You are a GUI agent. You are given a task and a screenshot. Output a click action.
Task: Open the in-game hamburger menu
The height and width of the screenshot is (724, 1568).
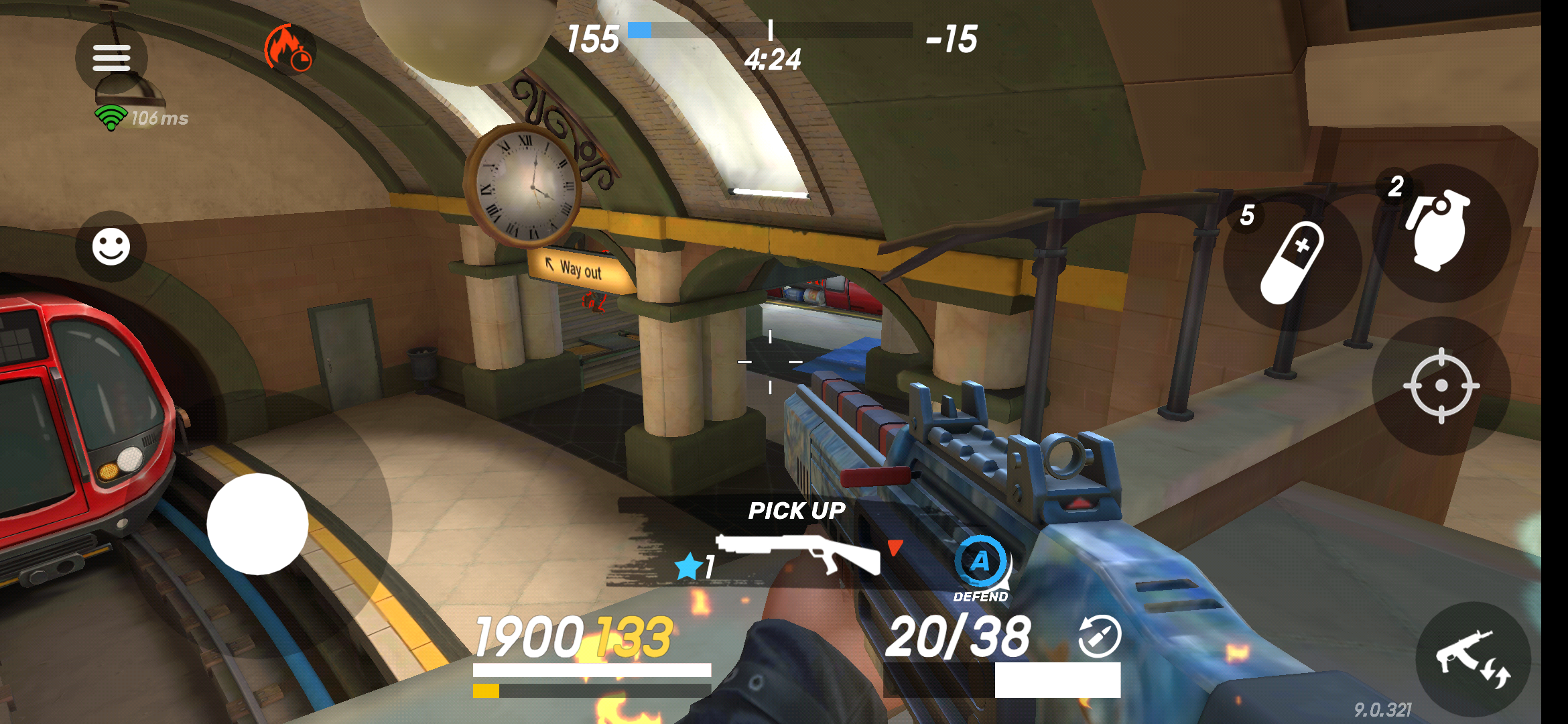pyautogui.click(x=111, y=58)
